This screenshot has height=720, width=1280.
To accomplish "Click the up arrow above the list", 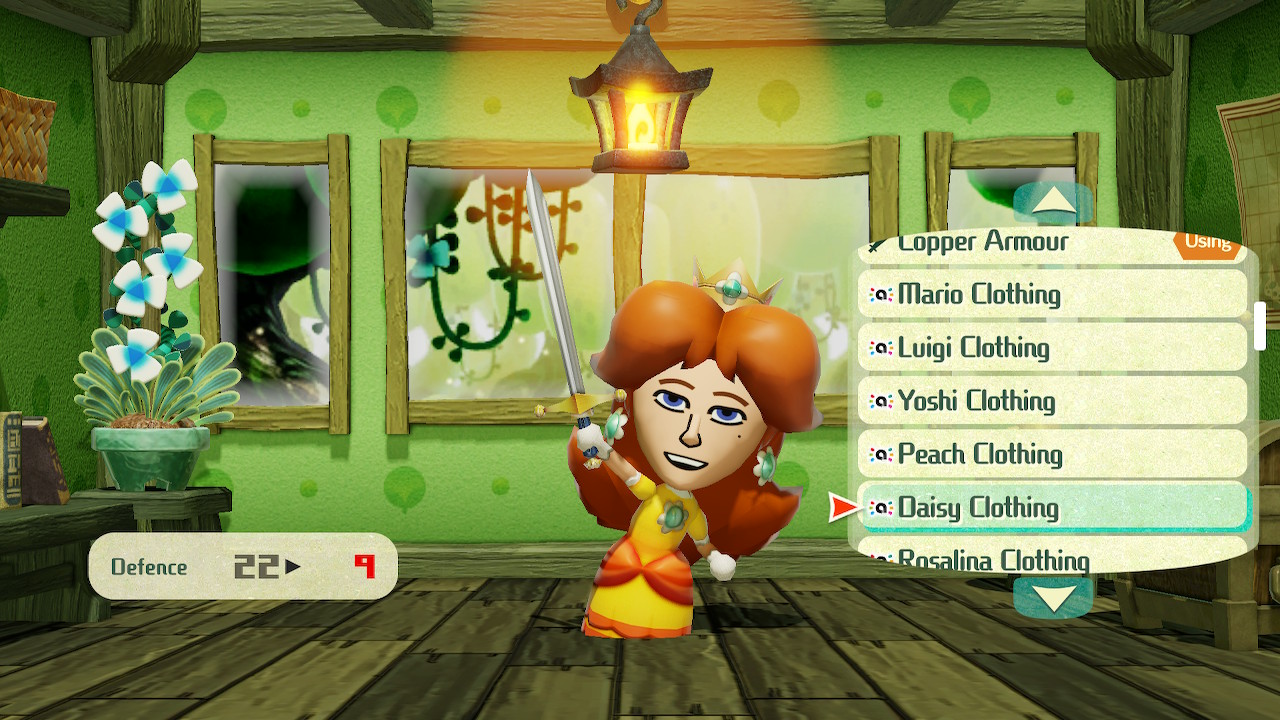I will pyautogui.click(x=1052, y=203).
